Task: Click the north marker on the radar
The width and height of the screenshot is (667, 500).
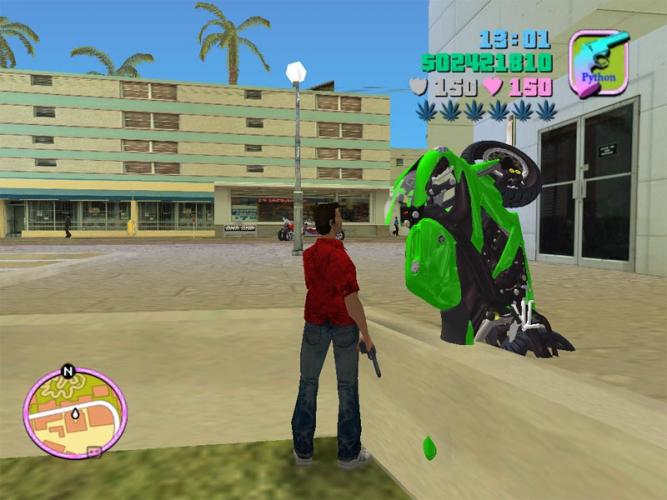Action: (x=68, y=371)
